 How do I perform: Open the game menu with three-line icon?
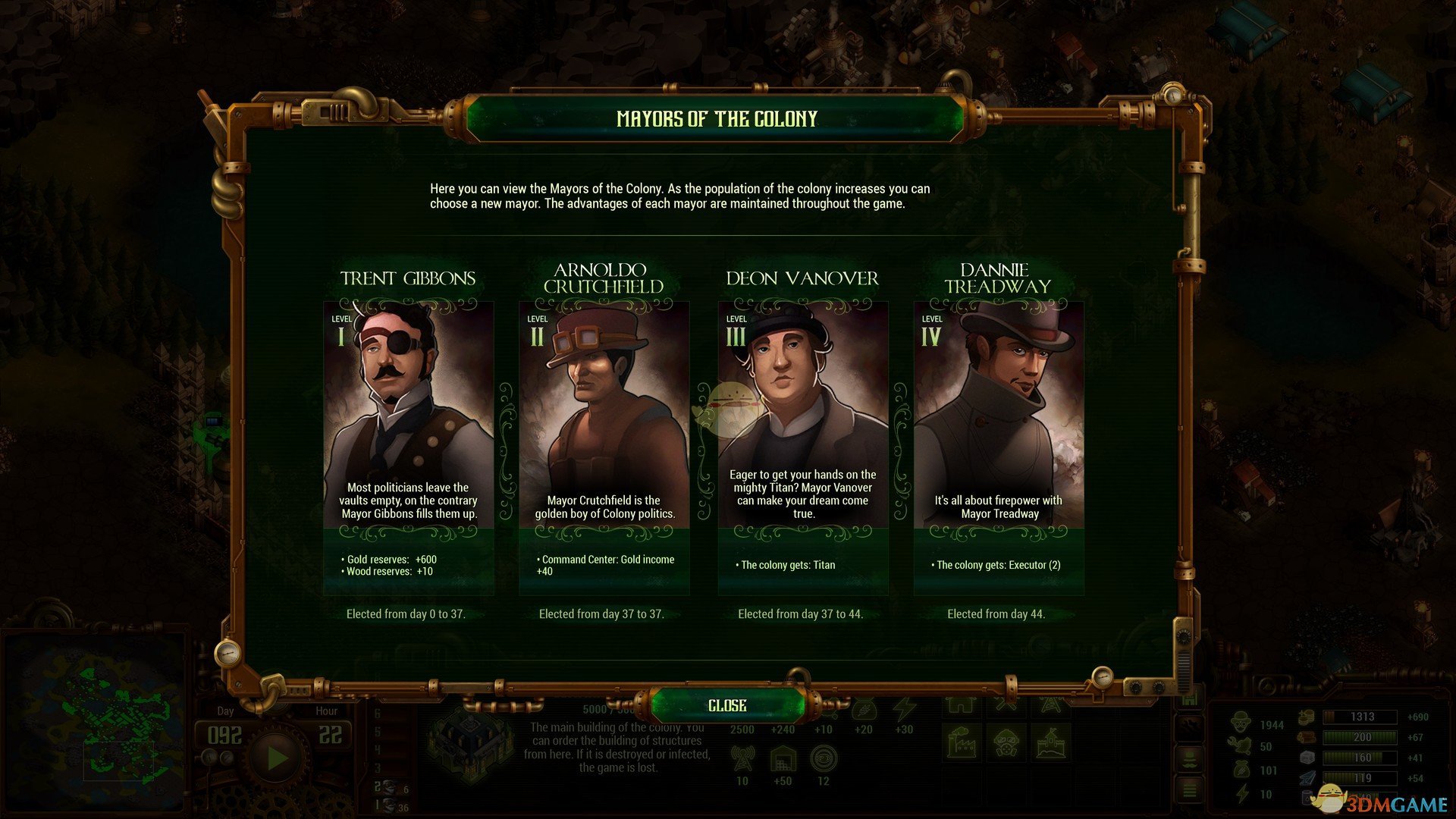tap(1189, 791)
